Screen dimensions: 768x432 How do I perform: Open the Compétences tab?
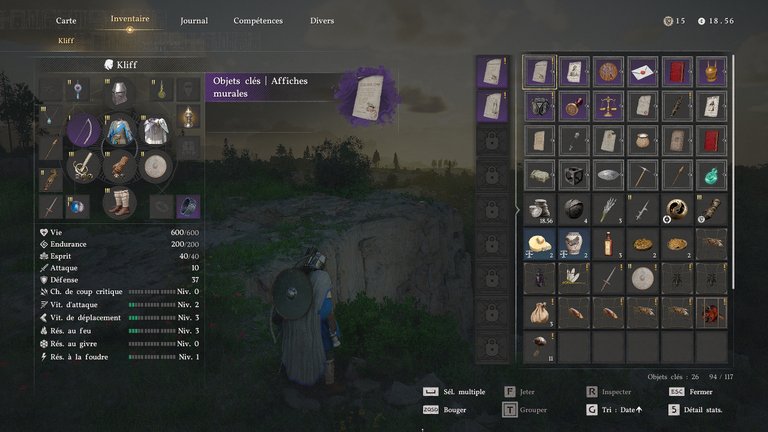tap(258, 20)
